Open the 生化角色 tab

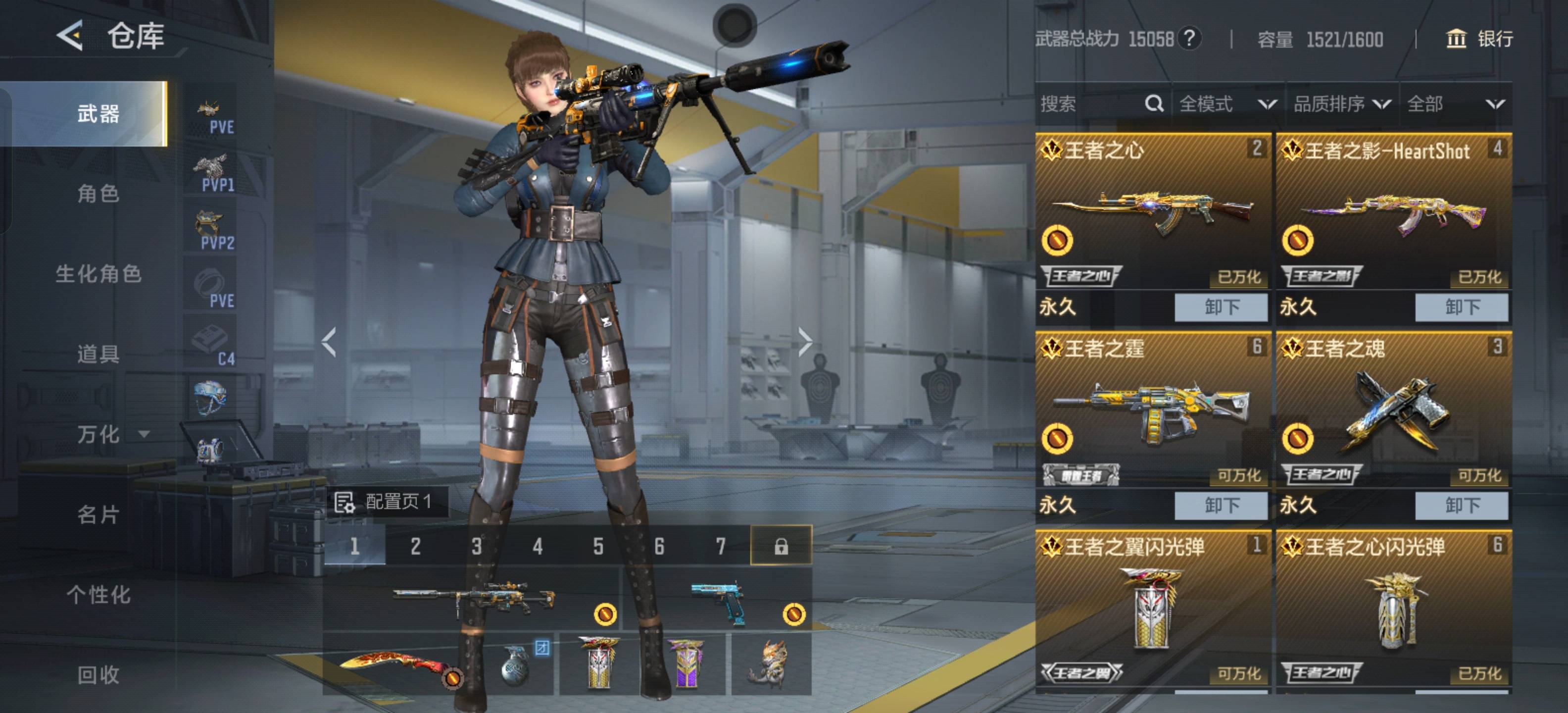pos(98,274)
